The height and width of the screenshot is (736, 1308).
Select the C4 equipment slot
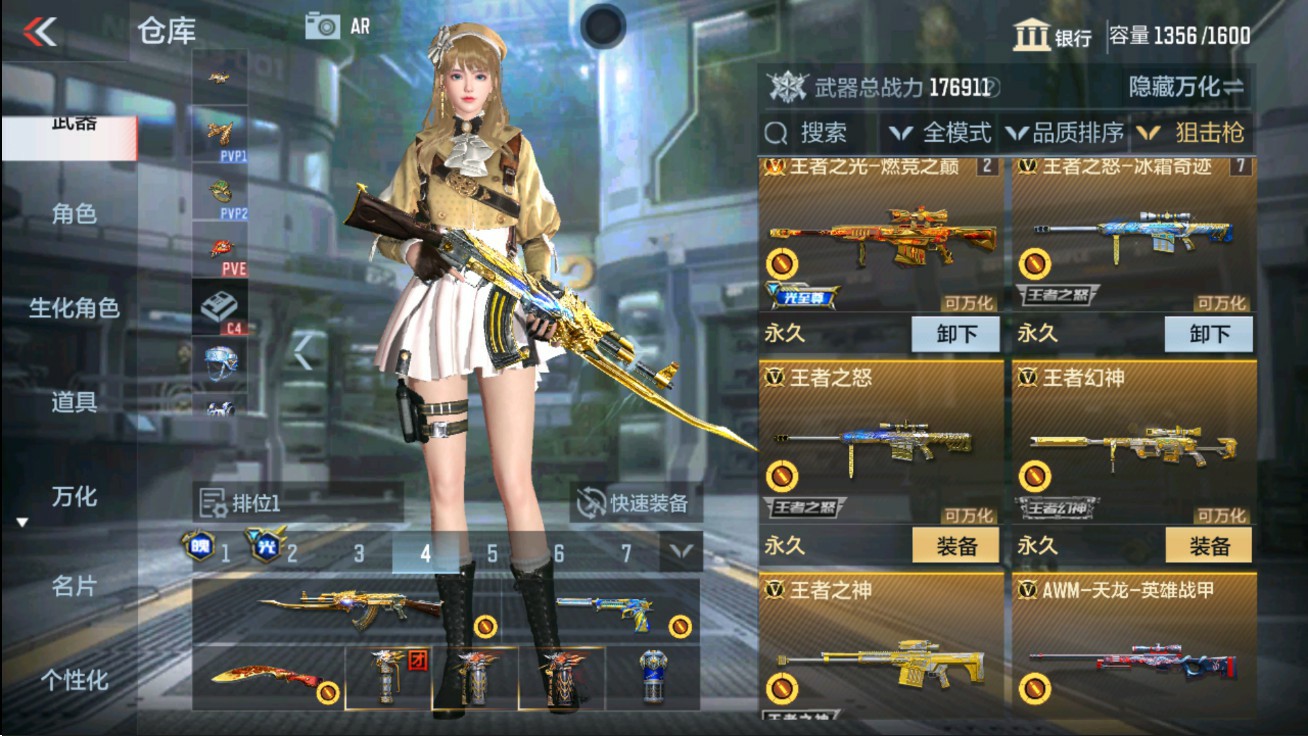click(x=219, y=305)
